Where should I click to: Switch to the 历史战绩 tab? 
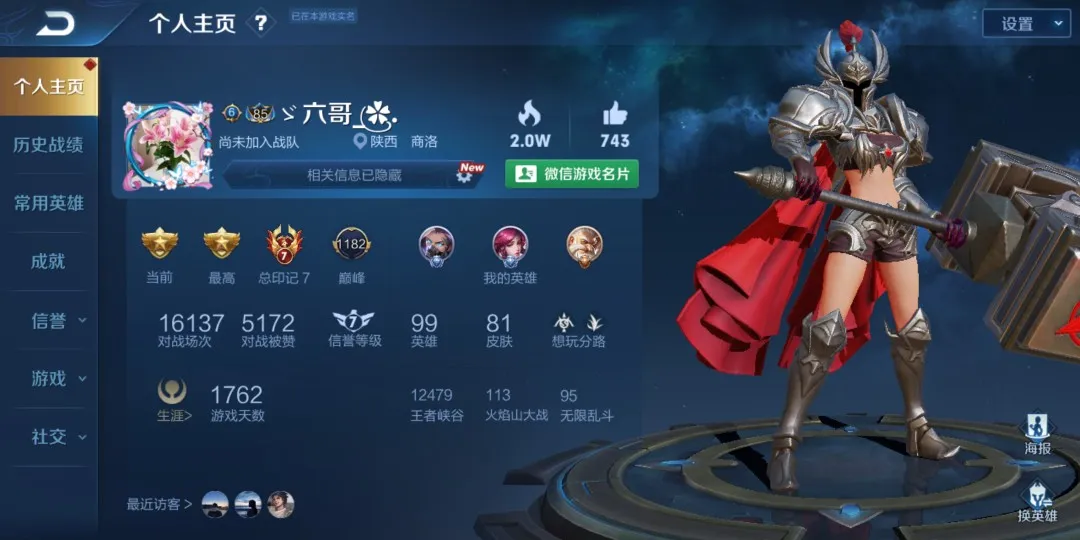tap(48, 145)
